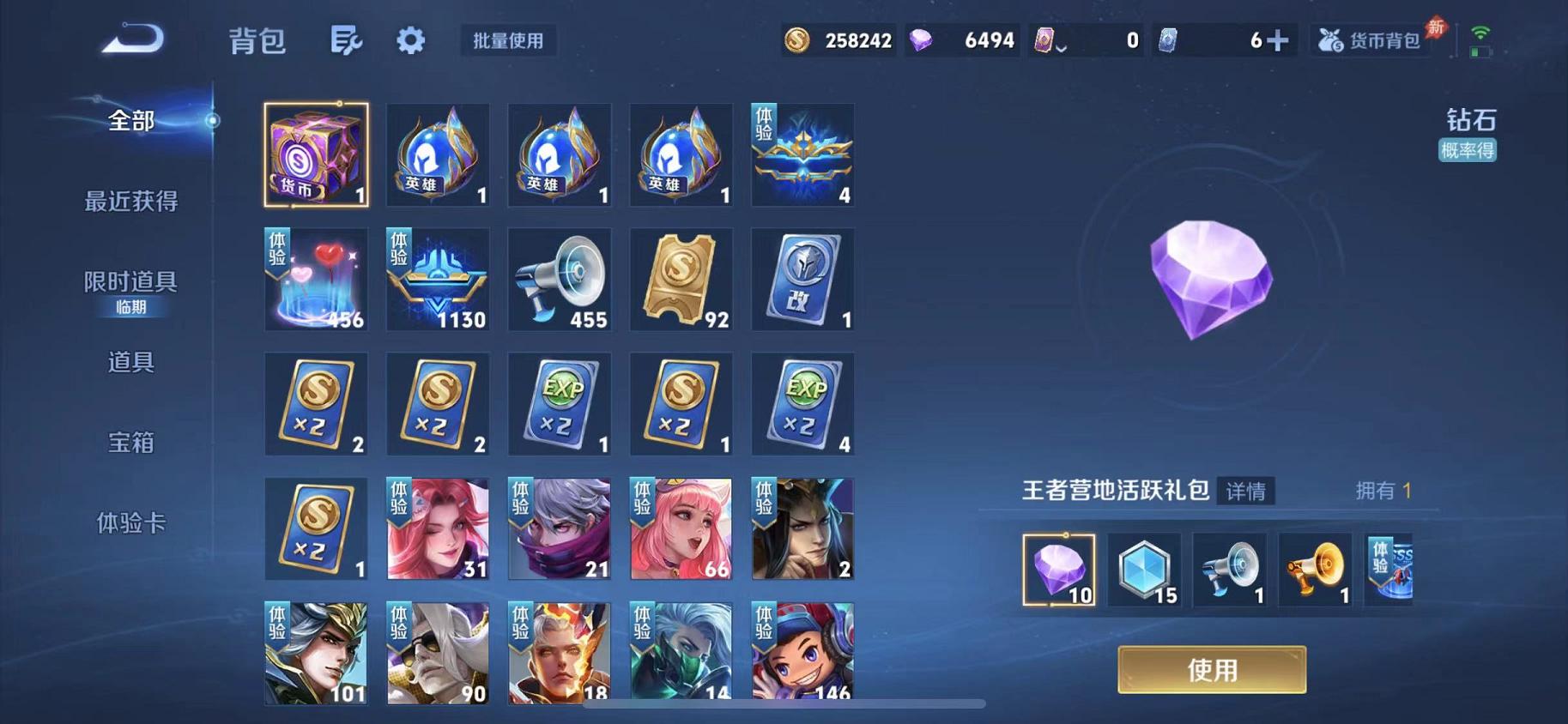Open the 宝箱 category tab
1568x724 pixels.
pyautogui.click(x=130, y=443)
